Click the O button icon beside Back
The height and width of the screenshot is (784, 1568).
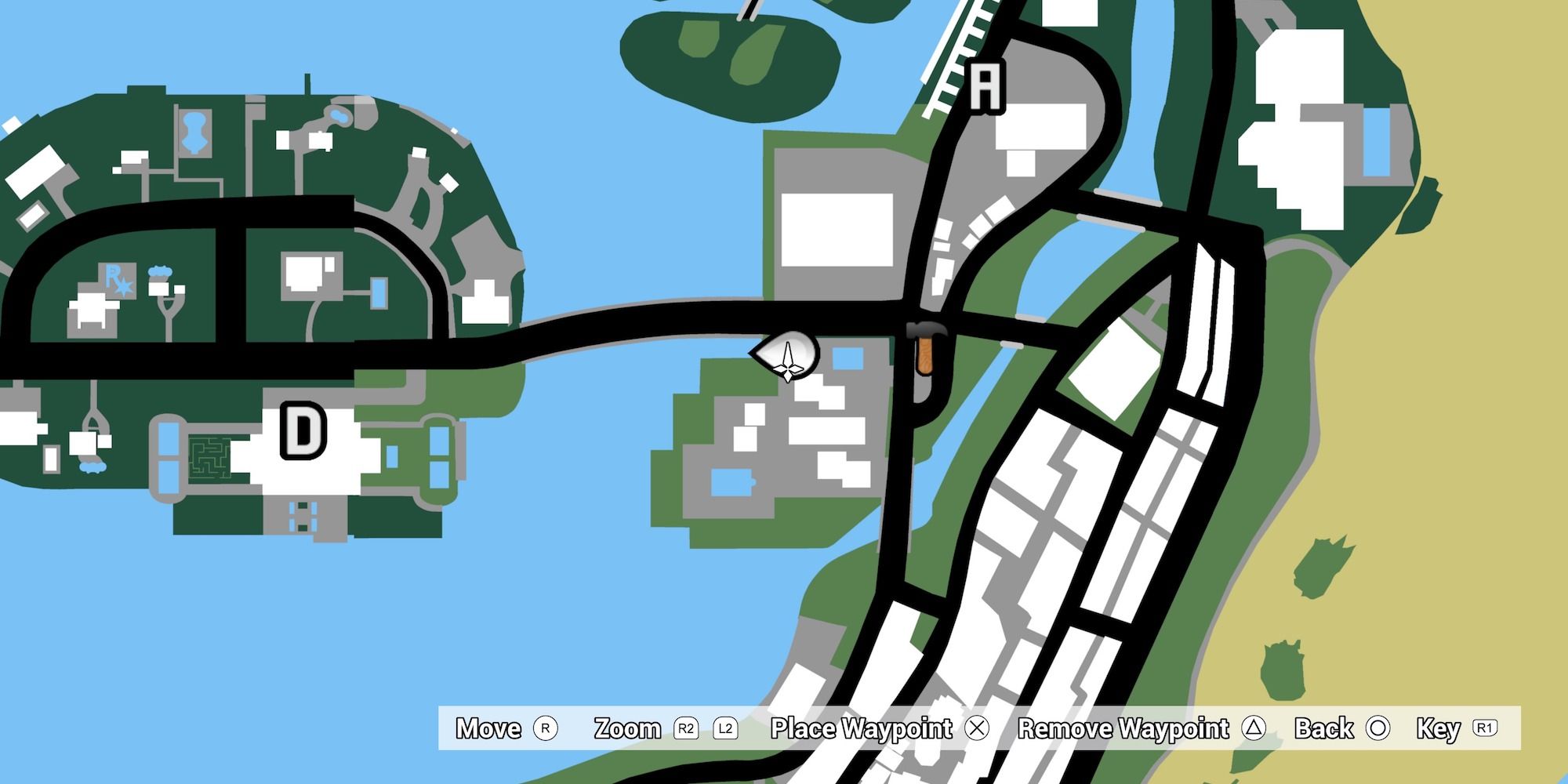[1378, 729]
